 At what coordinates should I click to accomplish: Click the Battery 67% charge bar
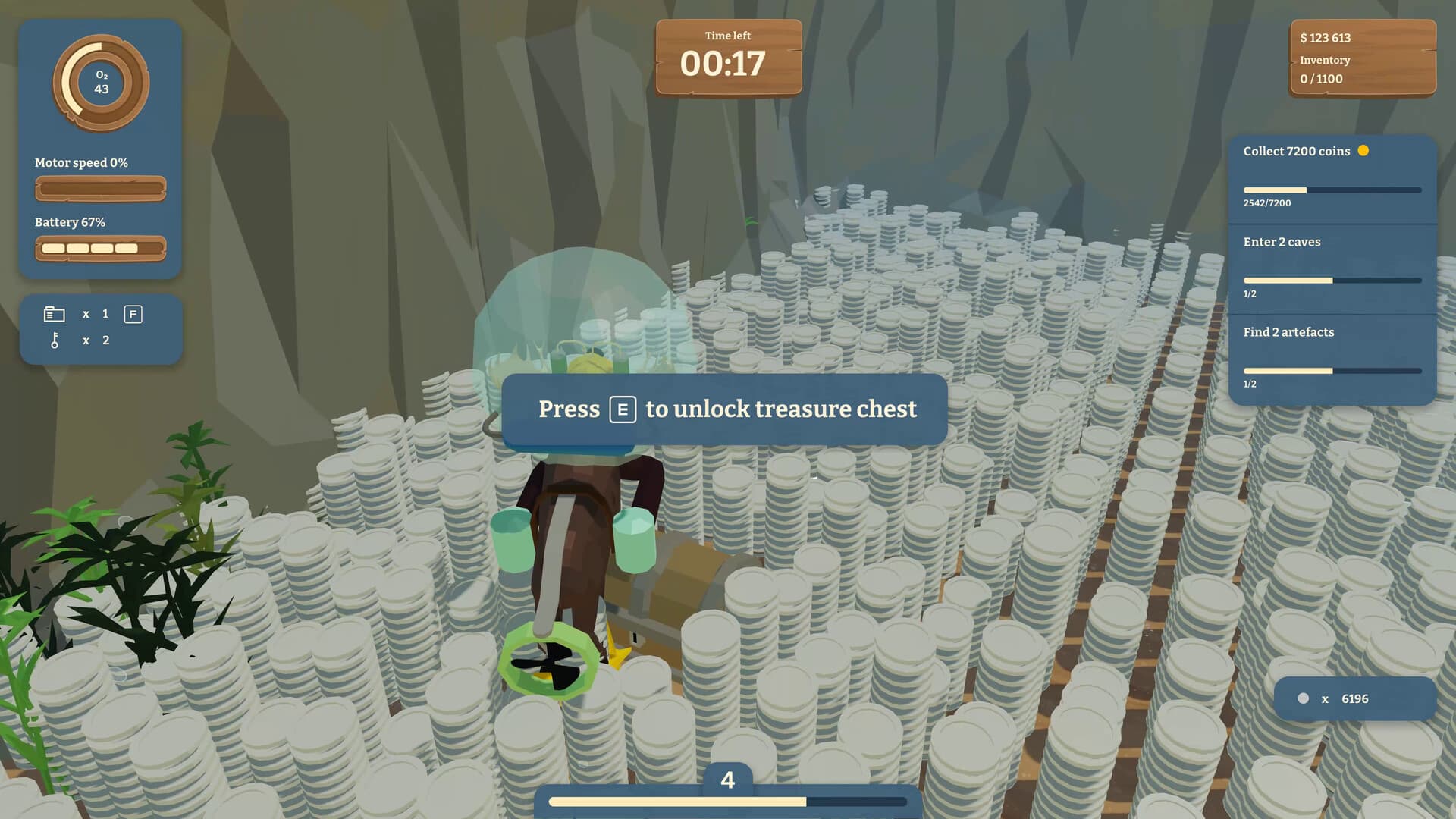click(x=100, y=247)
